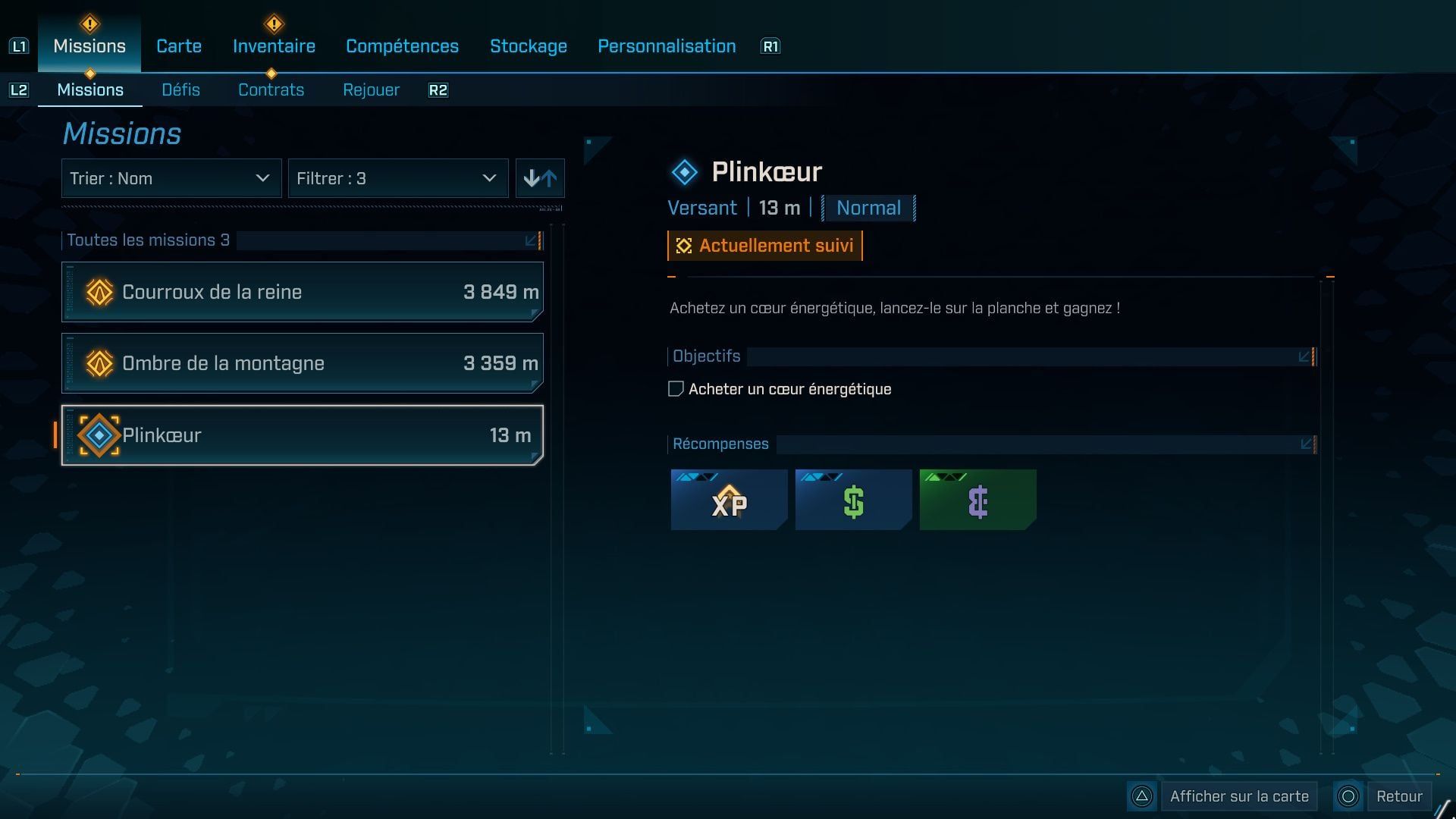The width and height of the screenshot is (1456, 819).
Task: Click the purple credits reward icon
Action: tap(977, 500)
